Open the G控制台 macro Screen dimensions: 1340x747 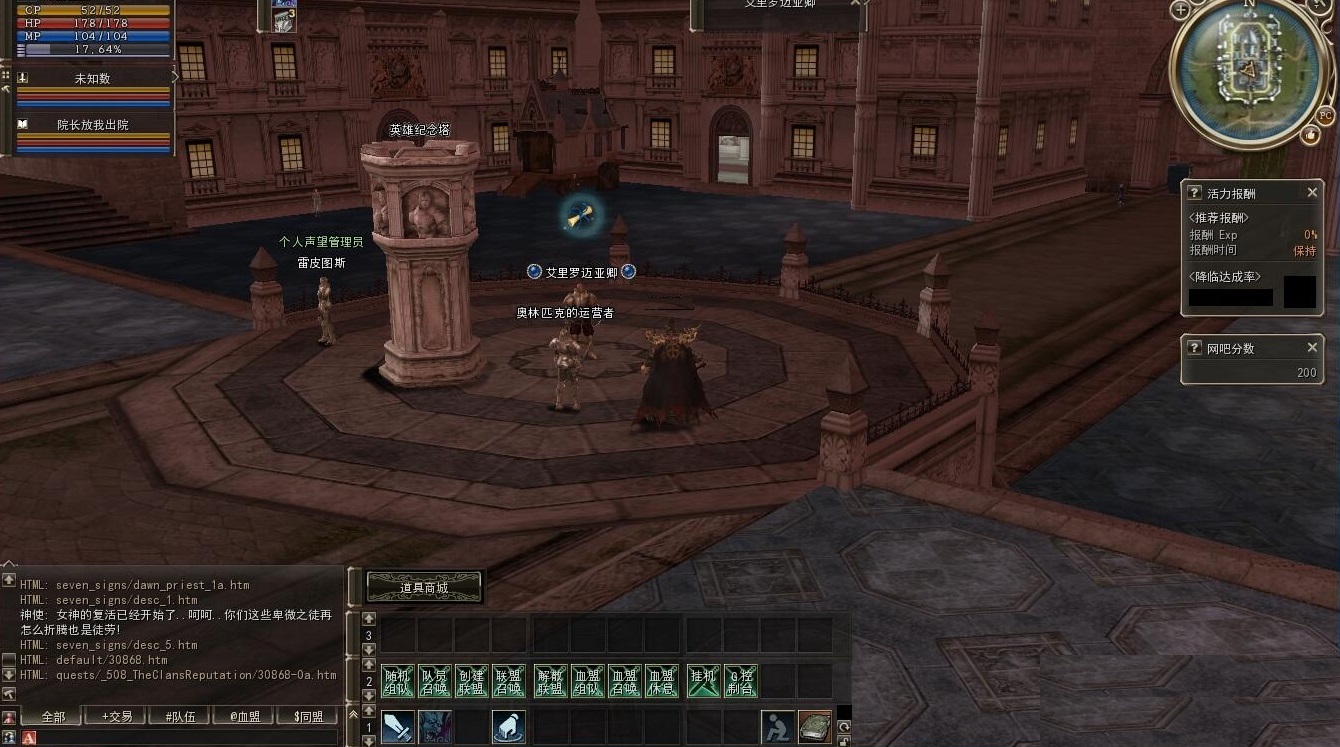[x=741, y=681]
